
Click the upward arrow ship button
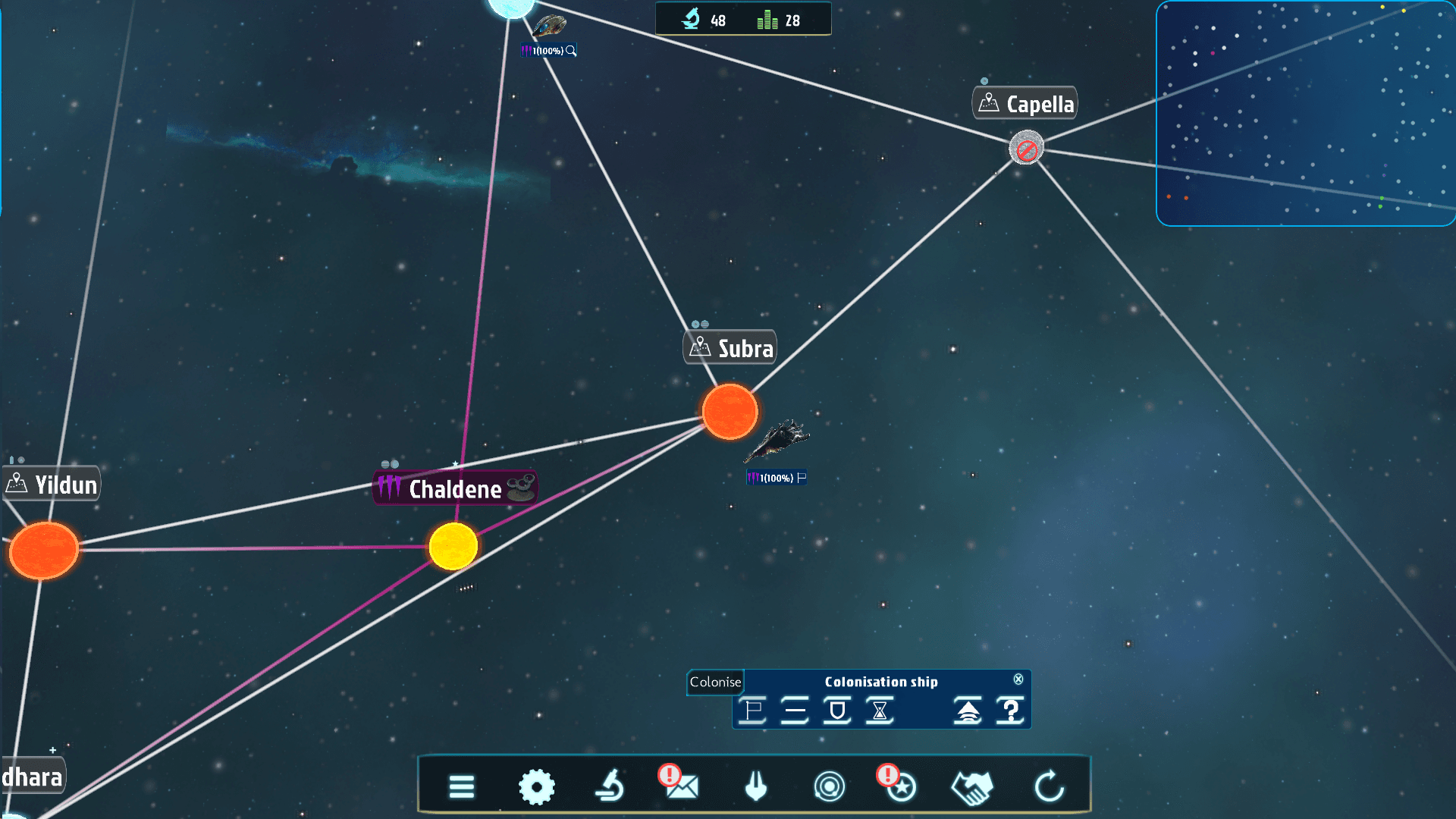coord(968,711)
